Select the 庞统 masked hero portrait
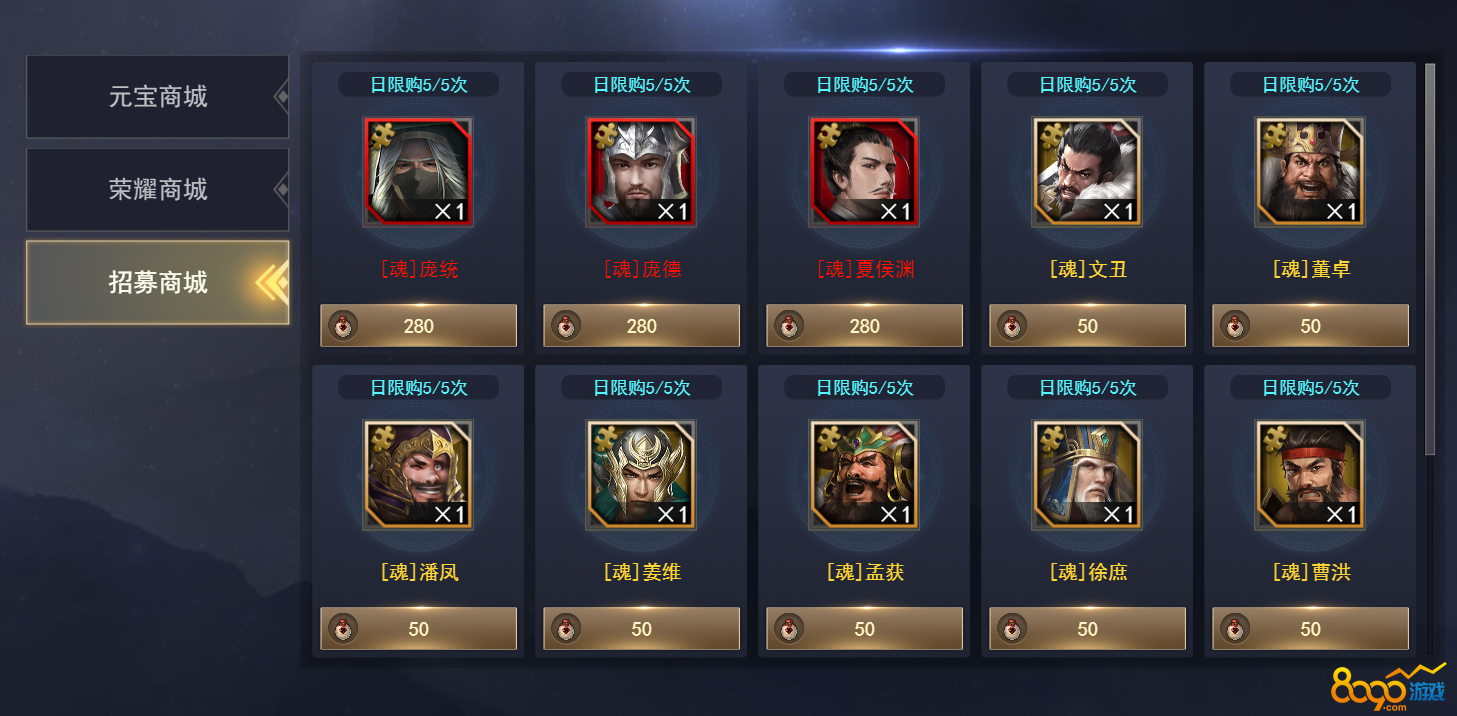The width and height of the screenshot is (1457, 716). (418, 172)
